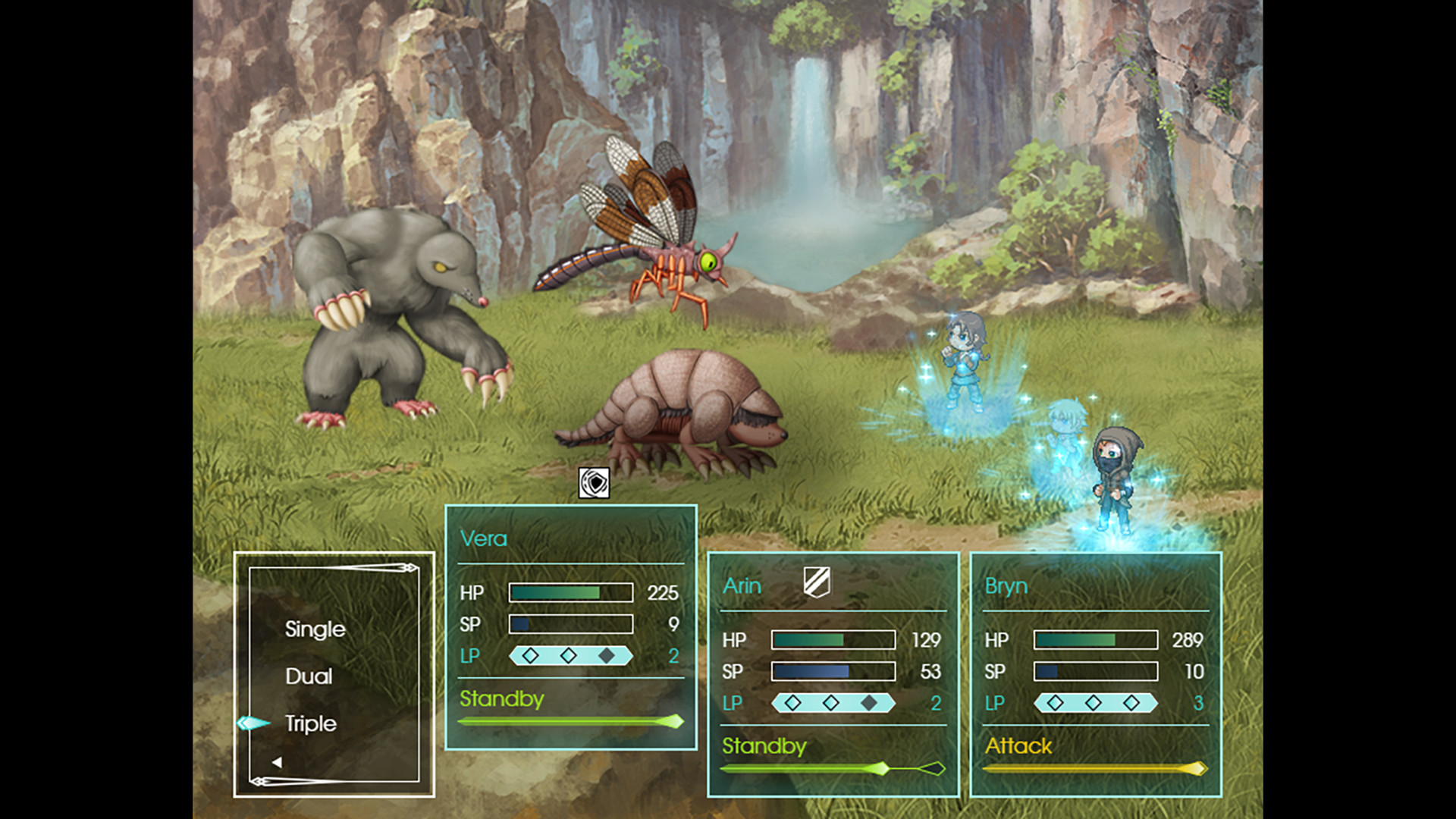Select Triple target mode
Viewport: 1456px width, 819px height.
pos(310,724)
